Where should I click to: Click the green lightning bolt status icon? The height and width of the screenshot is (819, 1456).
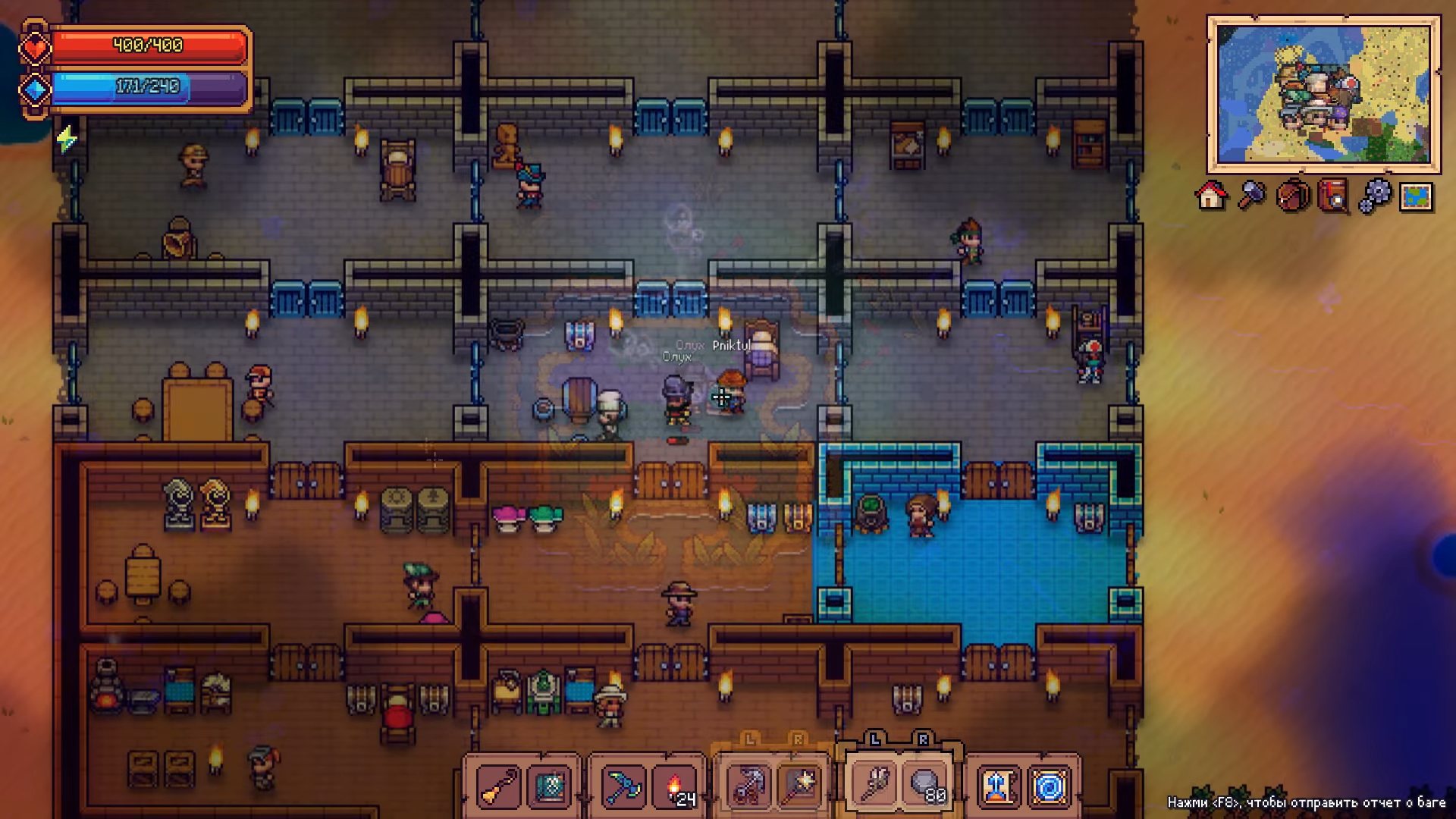tap(67, 139)
